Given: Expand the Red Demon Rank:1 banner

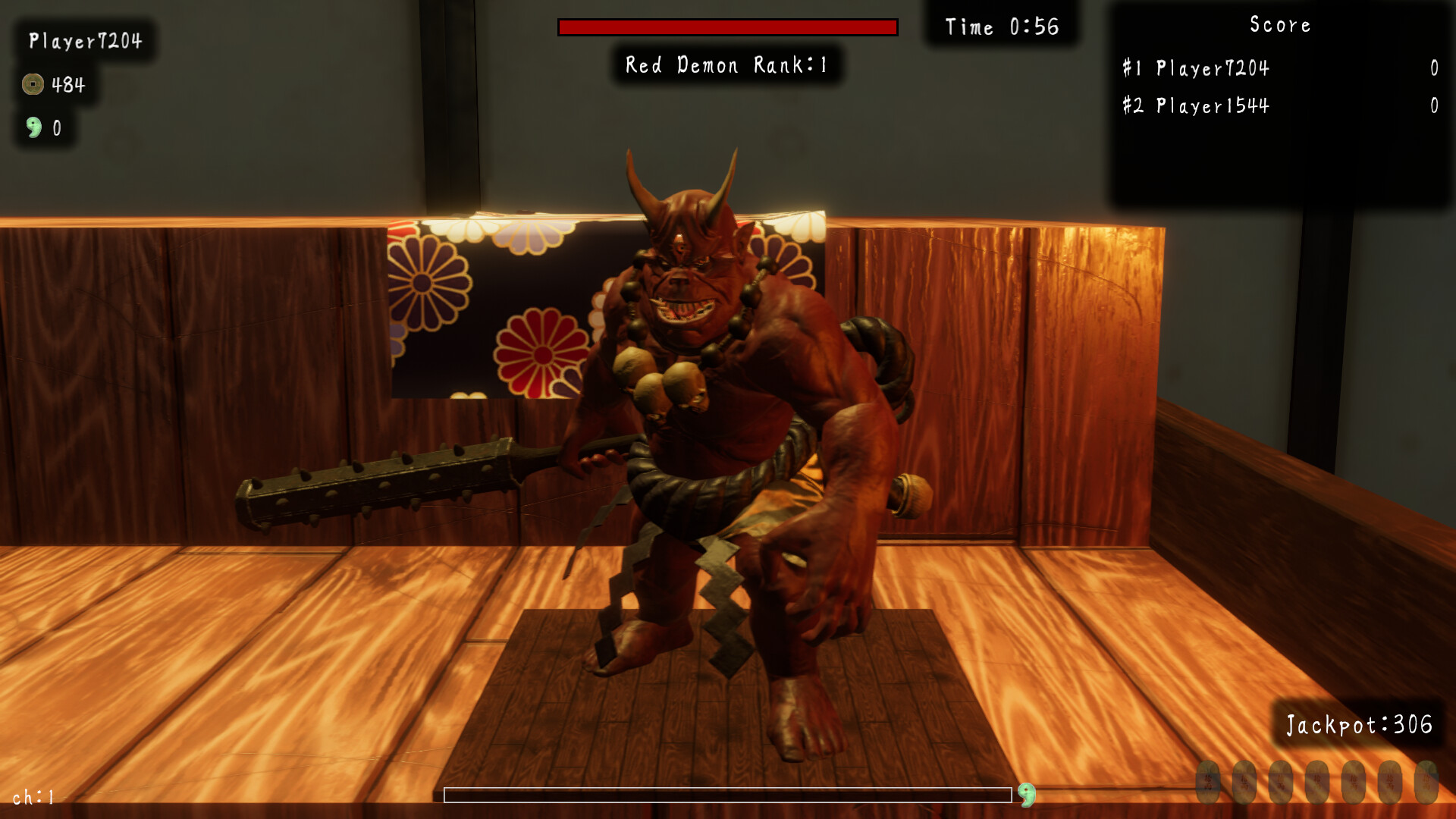Looking at the screenshot, I should (726, 64).
